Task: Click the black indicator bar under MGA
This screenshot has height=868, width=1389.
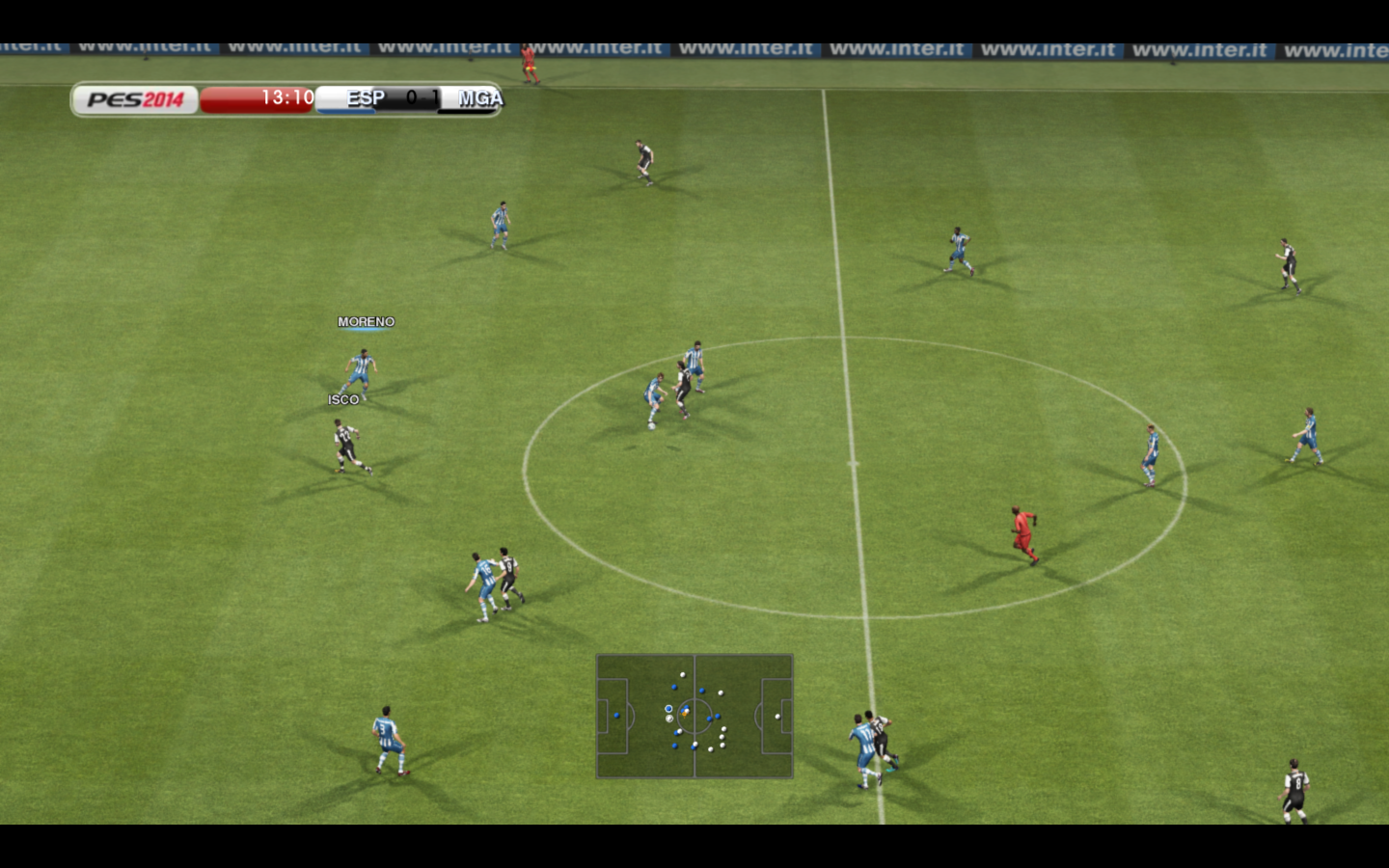Action: coord(467,113)
